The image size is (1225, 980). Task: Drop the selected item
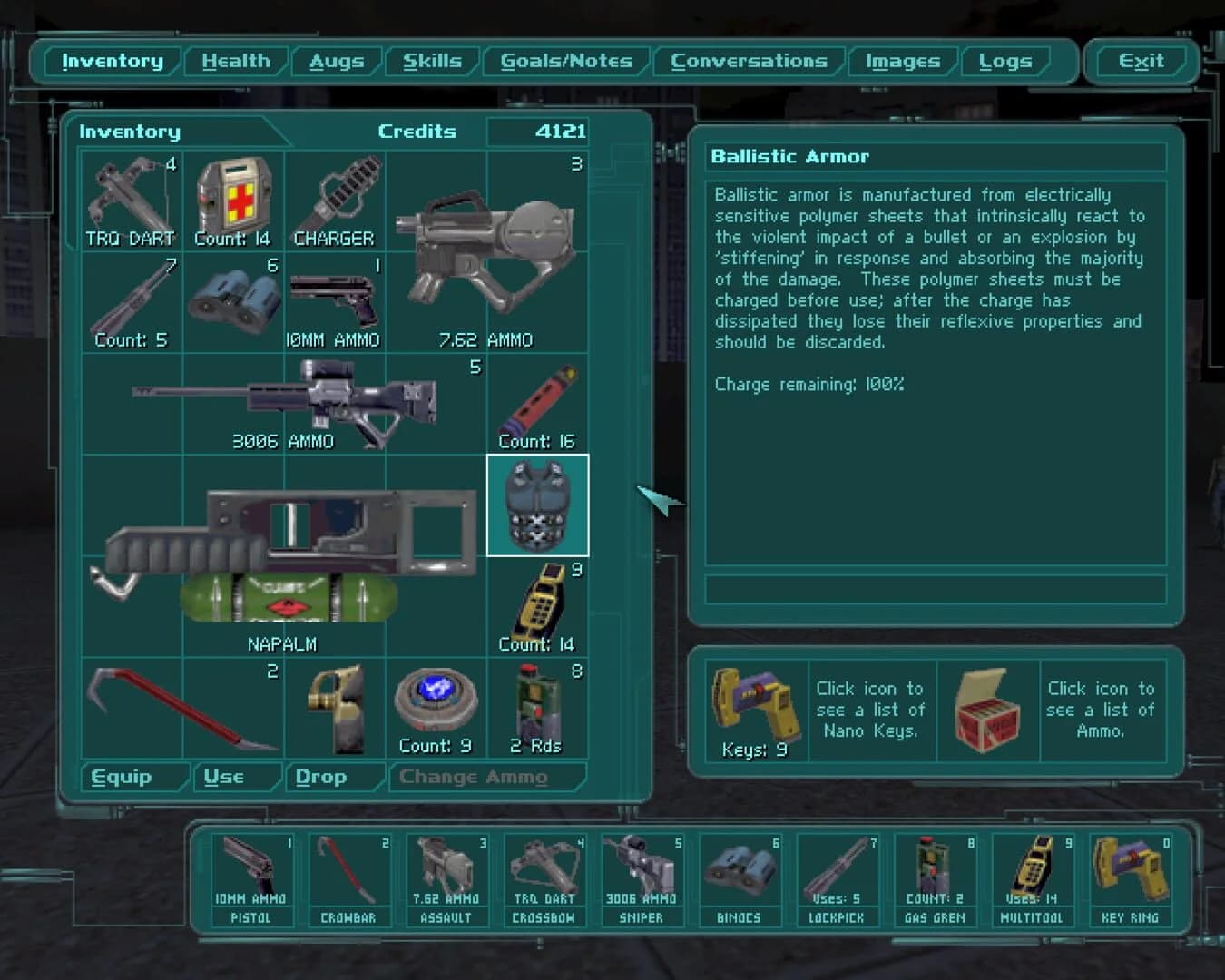point(323,777)
